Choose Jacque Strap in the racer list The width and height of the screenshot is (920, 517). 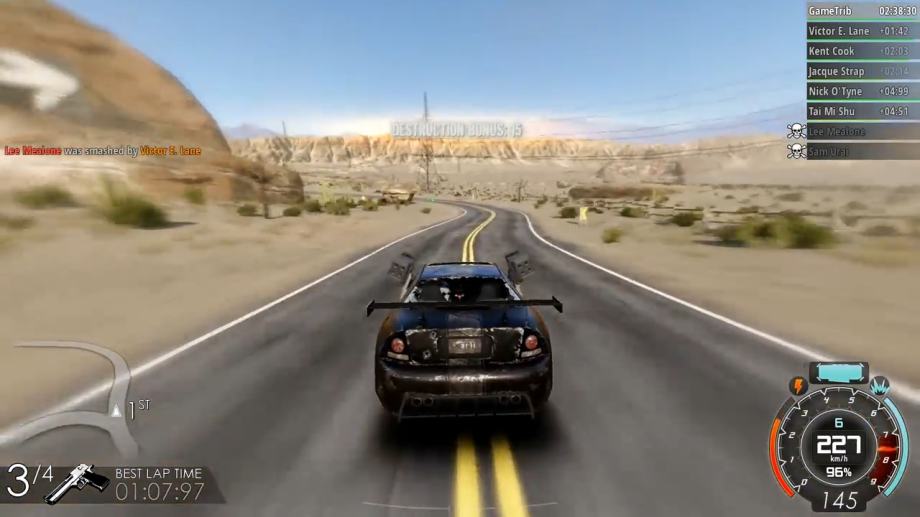862,71
